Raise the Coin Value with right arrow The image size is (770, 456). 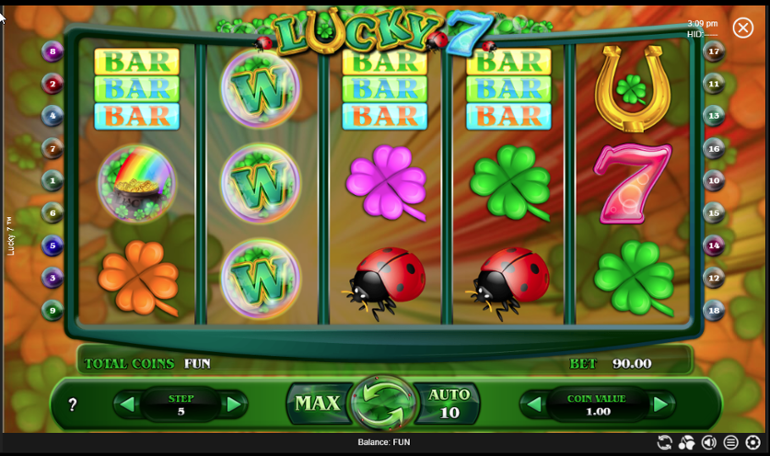660,405
